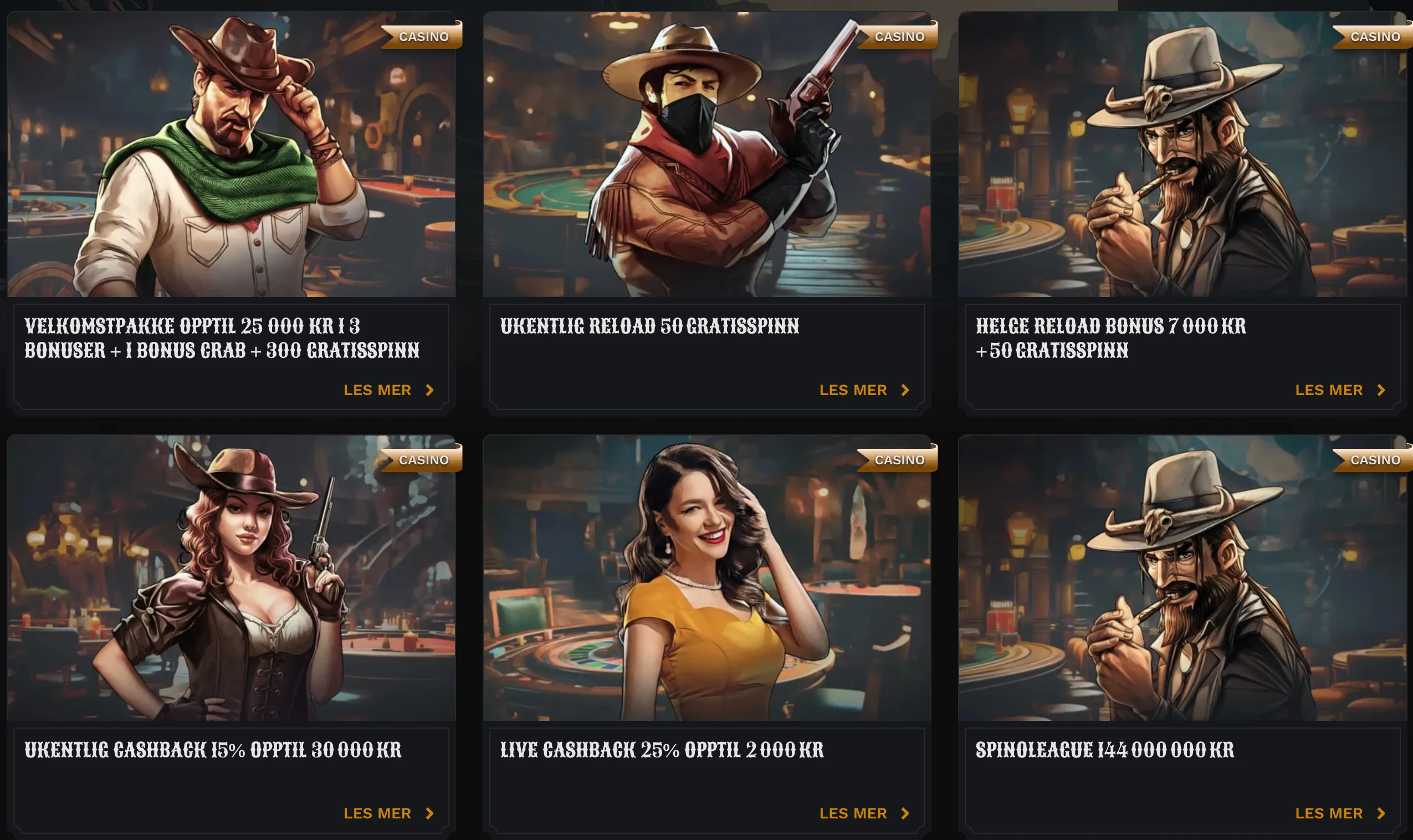1413x840 pixels.
Task: Open the Live Cashback 25% opptil 2 000 kr title
Action: pyautogui.click(x=662, y=750)
